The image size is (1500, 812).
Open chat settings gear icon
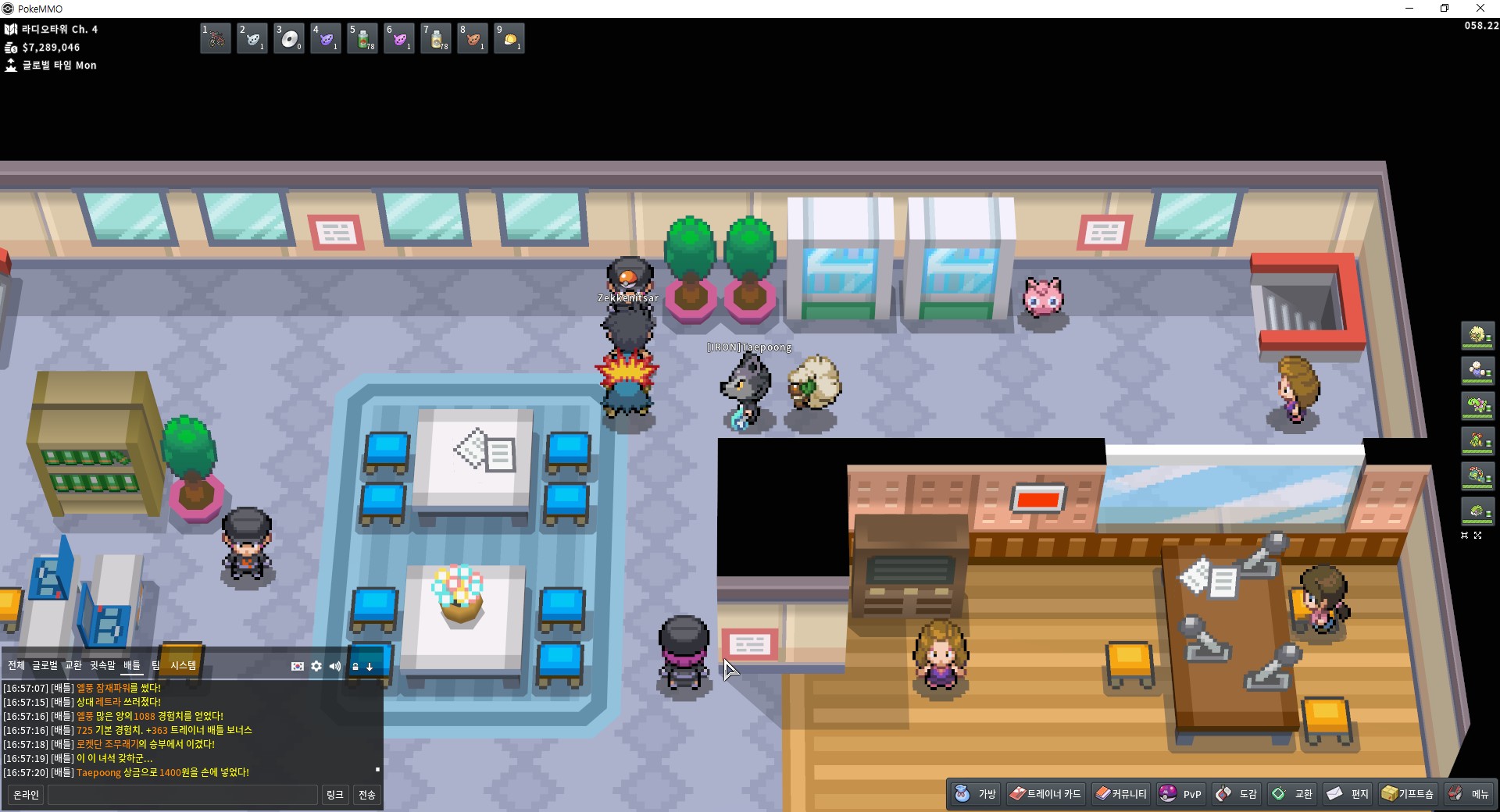coord(316,666)
